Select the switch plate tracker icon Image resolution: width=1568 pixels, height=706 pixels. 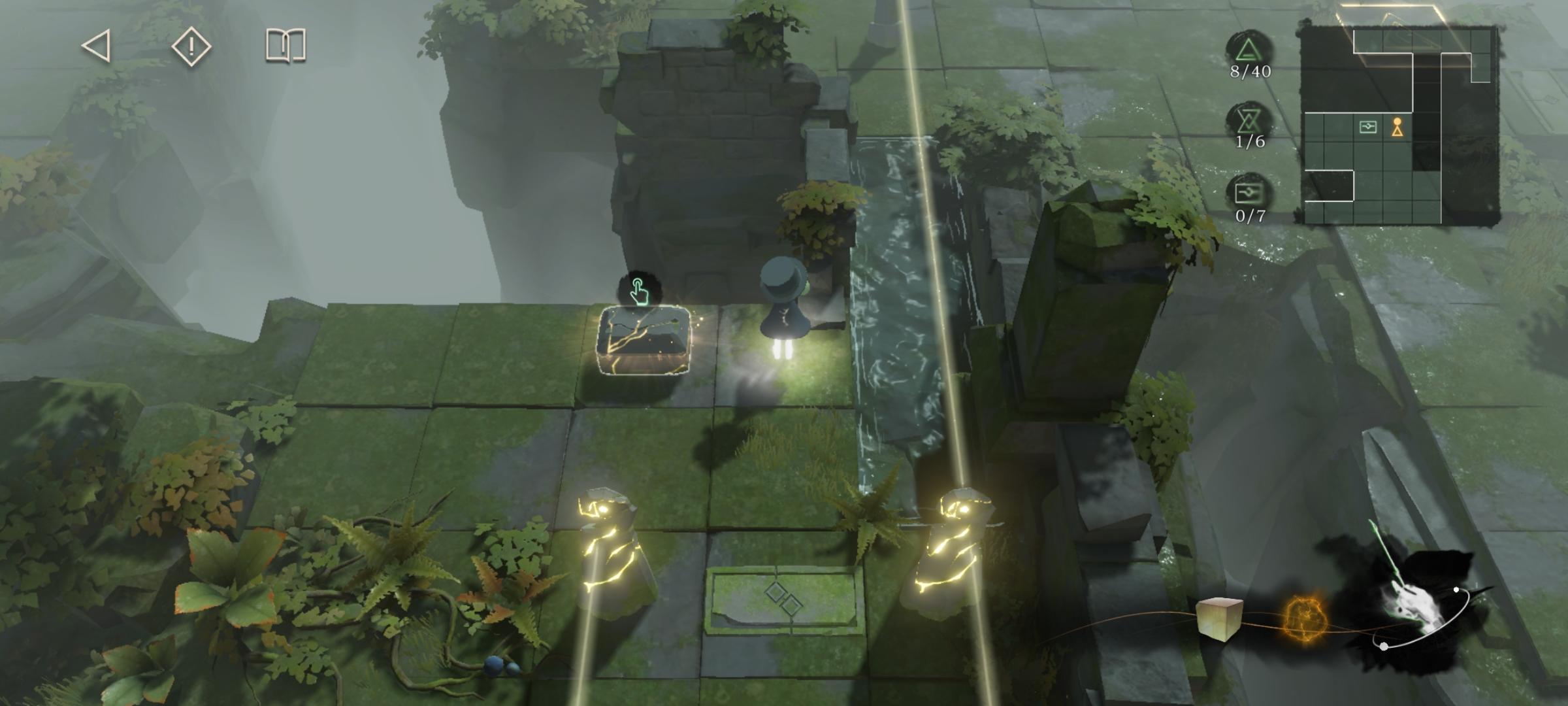[1249, 193]
